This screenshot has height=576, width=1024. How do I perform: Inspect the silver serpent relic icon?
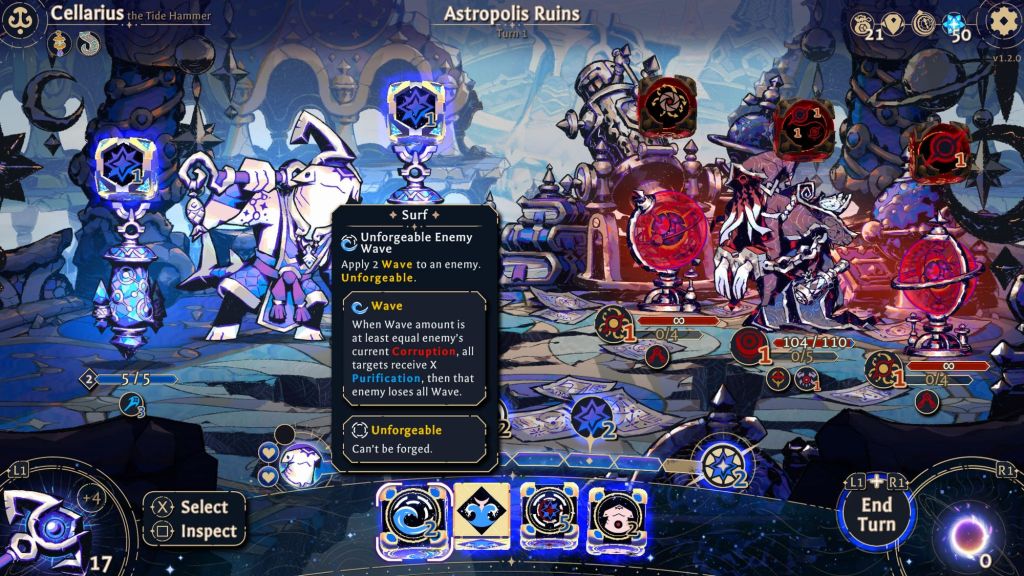88,43
